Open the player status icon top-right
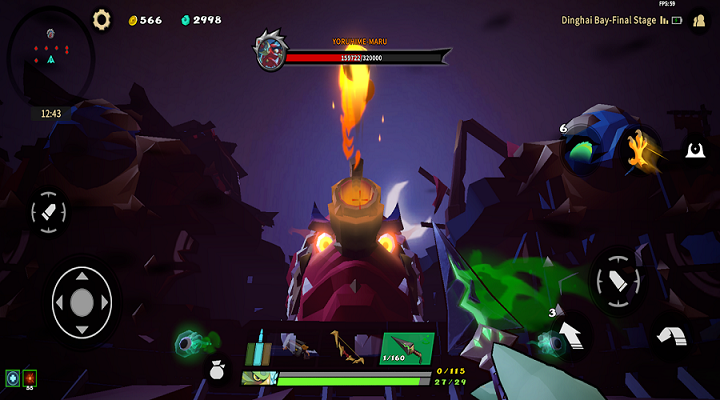The image size is (720, 400). pyautogui.click(x=700, y=19)
